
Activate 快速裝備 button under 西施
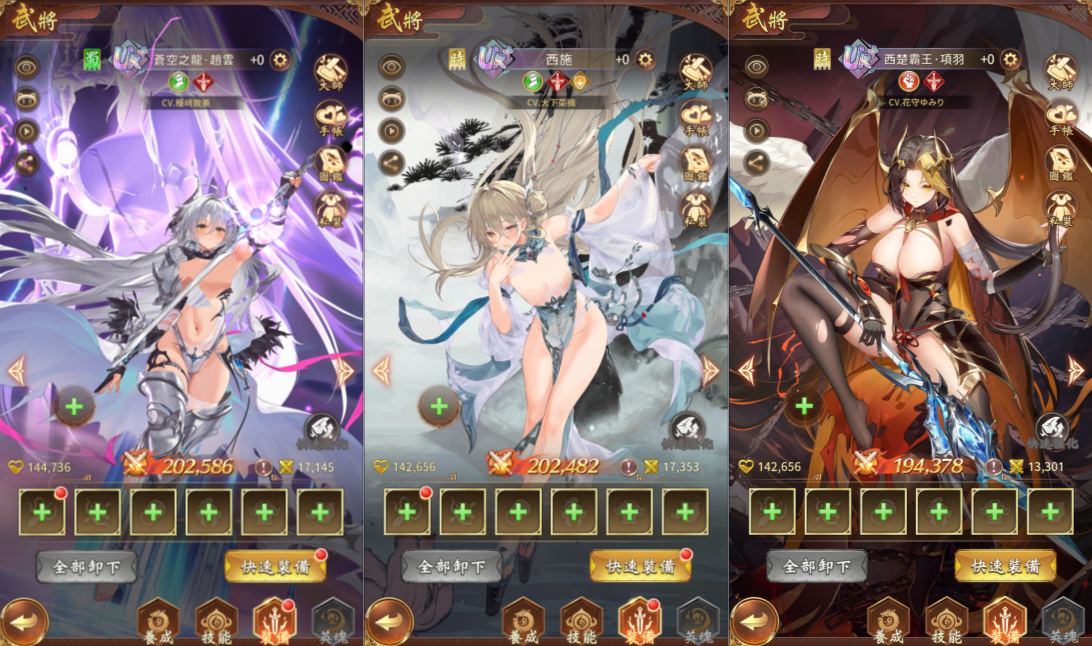point(641,566)
